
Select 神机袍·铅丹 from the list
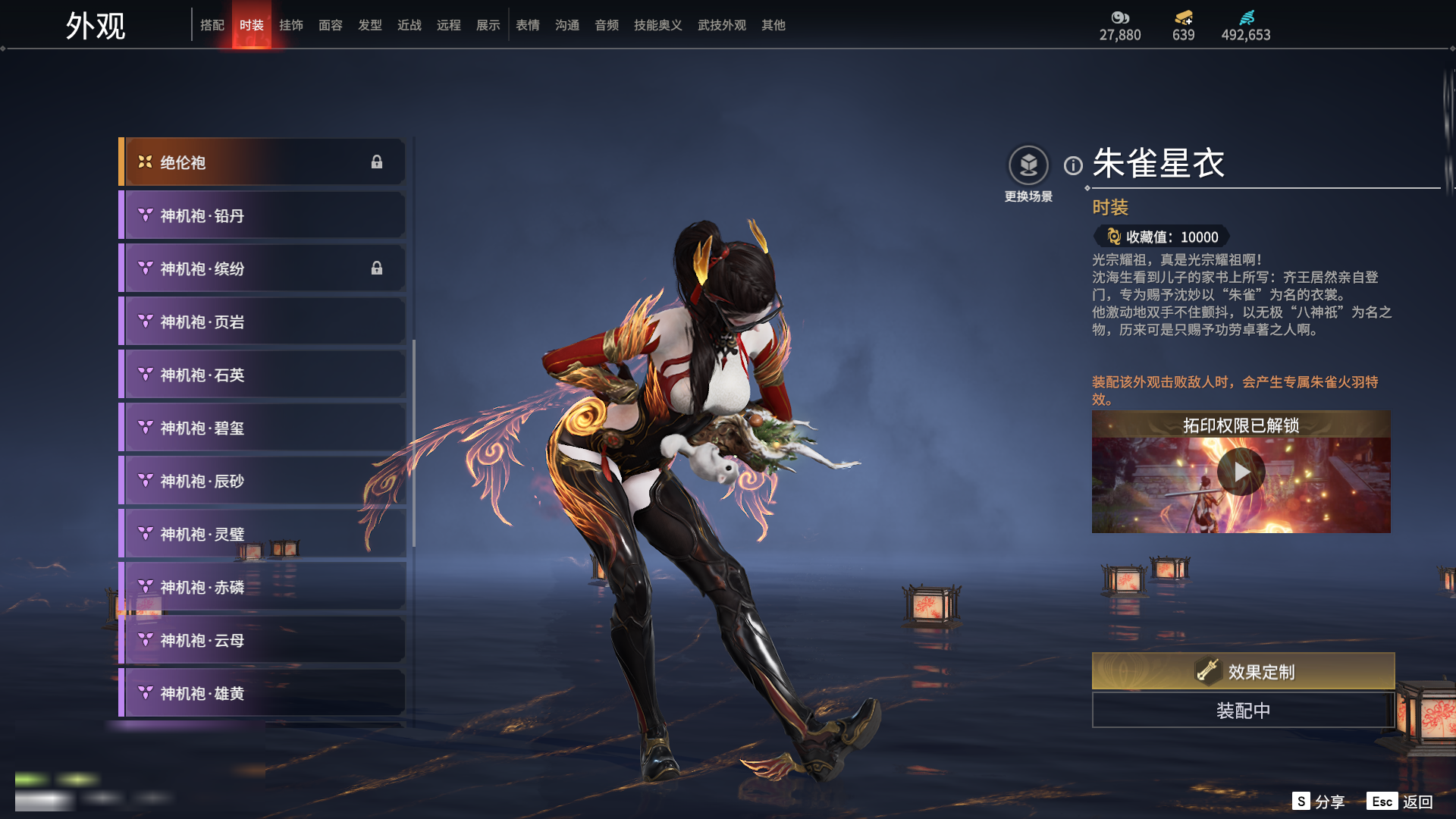(262, 215)
